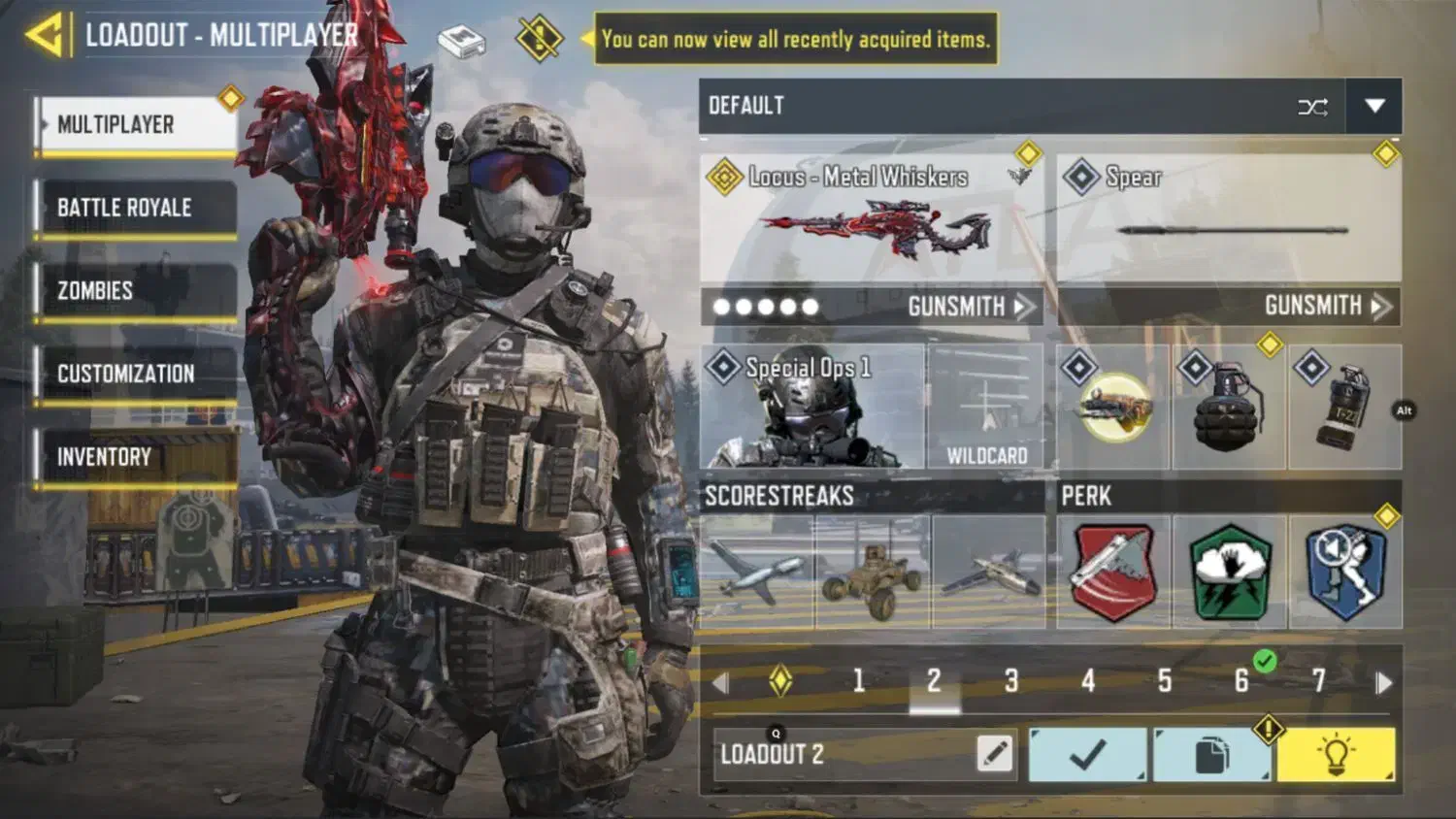The width and height of the screenshot is (1456, 819).
Task: Copy the loadout using the duplicate button
Action: coord(1210,754)
